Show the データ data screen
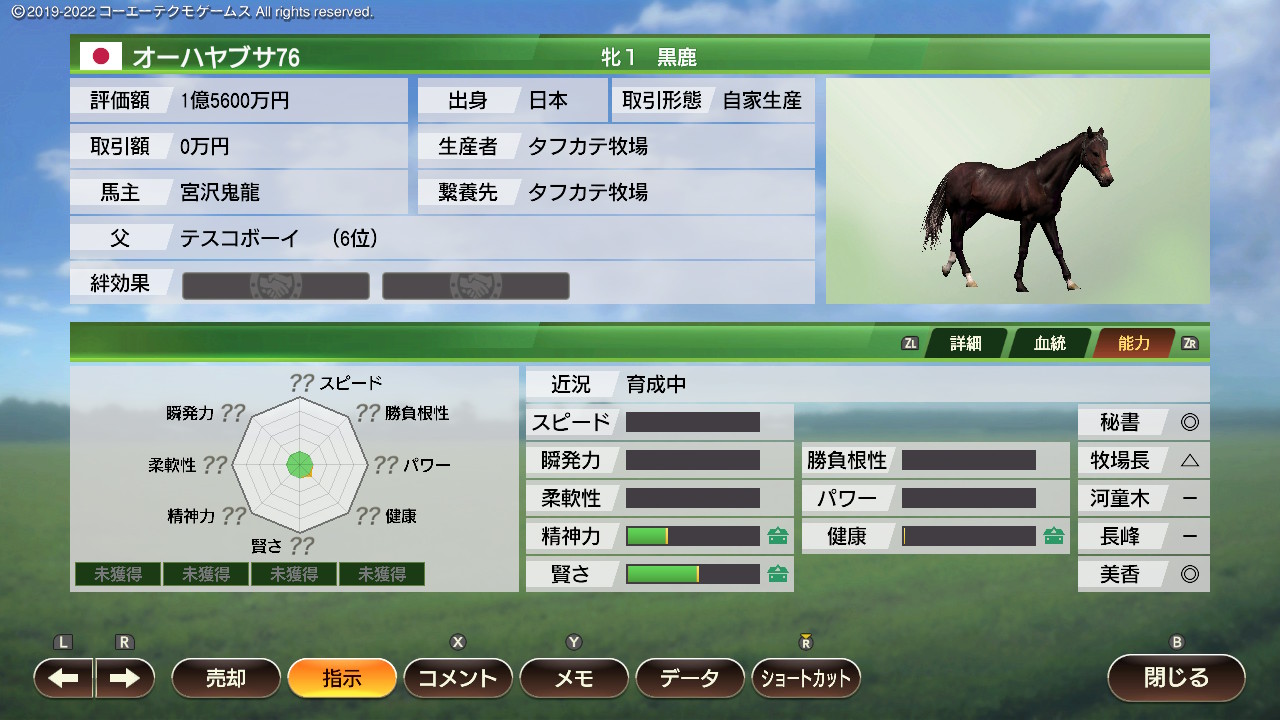The image size is (1280, 720). tap(690, 678)
